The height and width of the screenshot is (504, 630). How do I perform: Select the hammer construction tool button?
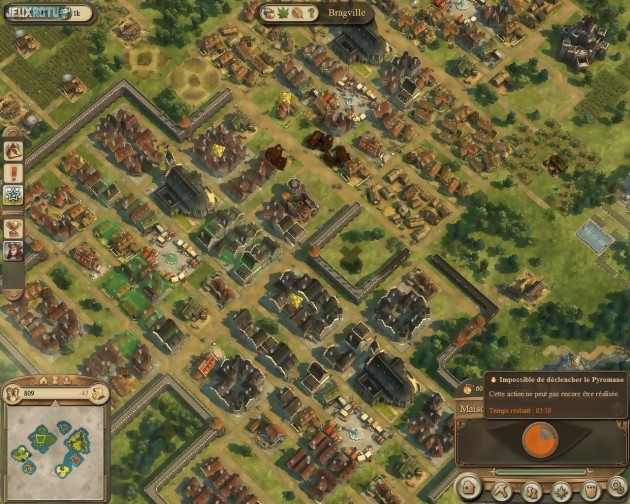click(x=499, y=490)
